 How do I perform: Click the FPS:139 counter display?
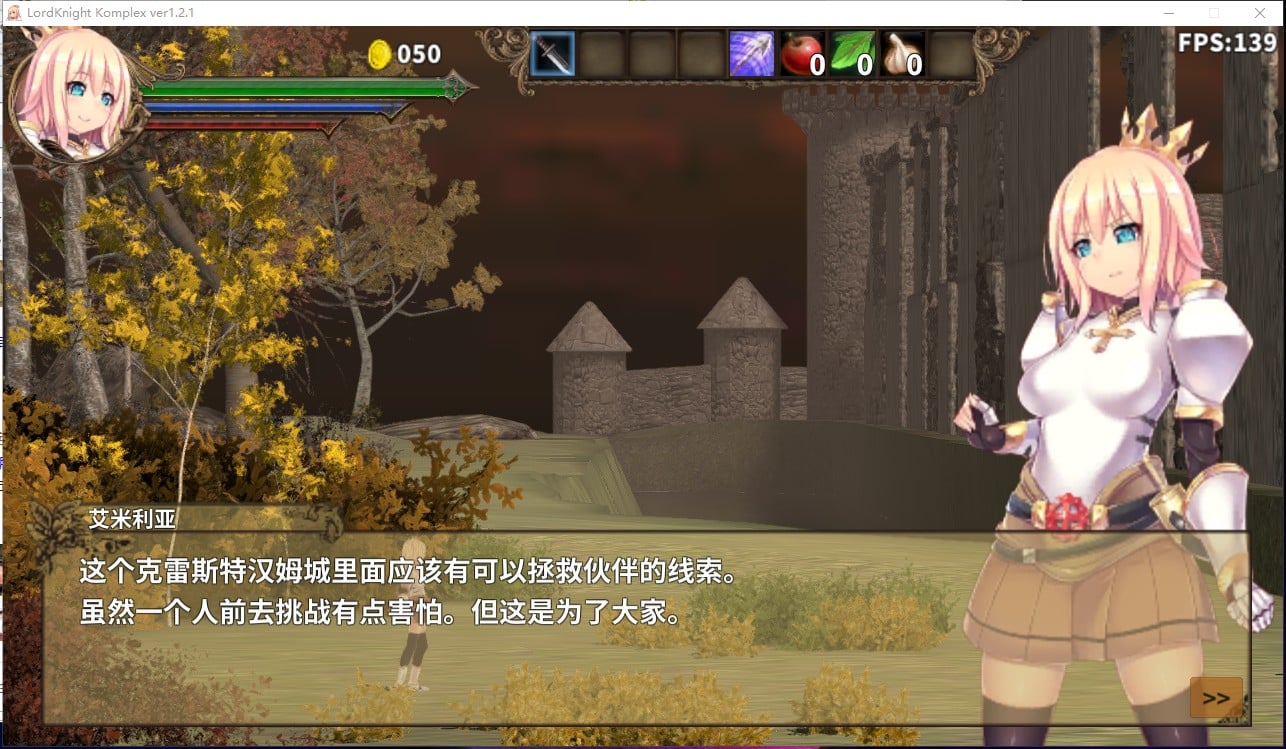1227,44
